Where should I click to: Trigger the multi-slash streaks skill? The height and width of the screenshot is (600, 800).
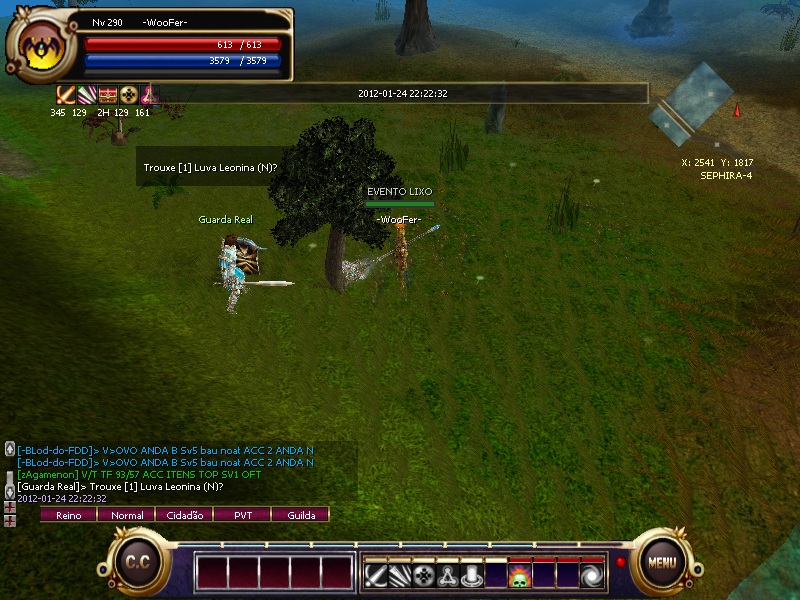400,576
